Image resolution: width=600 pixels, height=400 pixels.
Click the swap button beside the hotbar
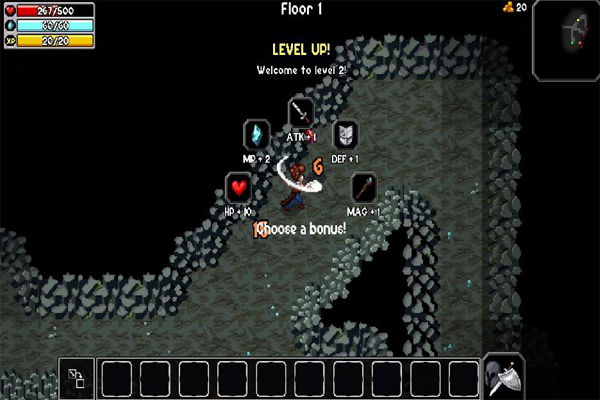click(x=77, y=378)
